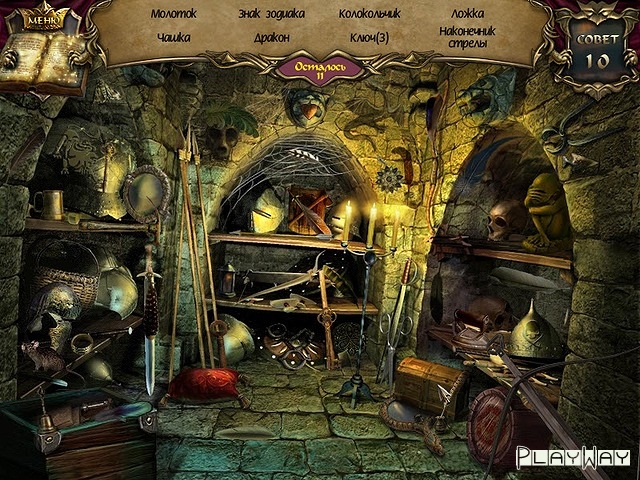Click the Колокольчик list entry
The image size is (640, 480).
369,15
